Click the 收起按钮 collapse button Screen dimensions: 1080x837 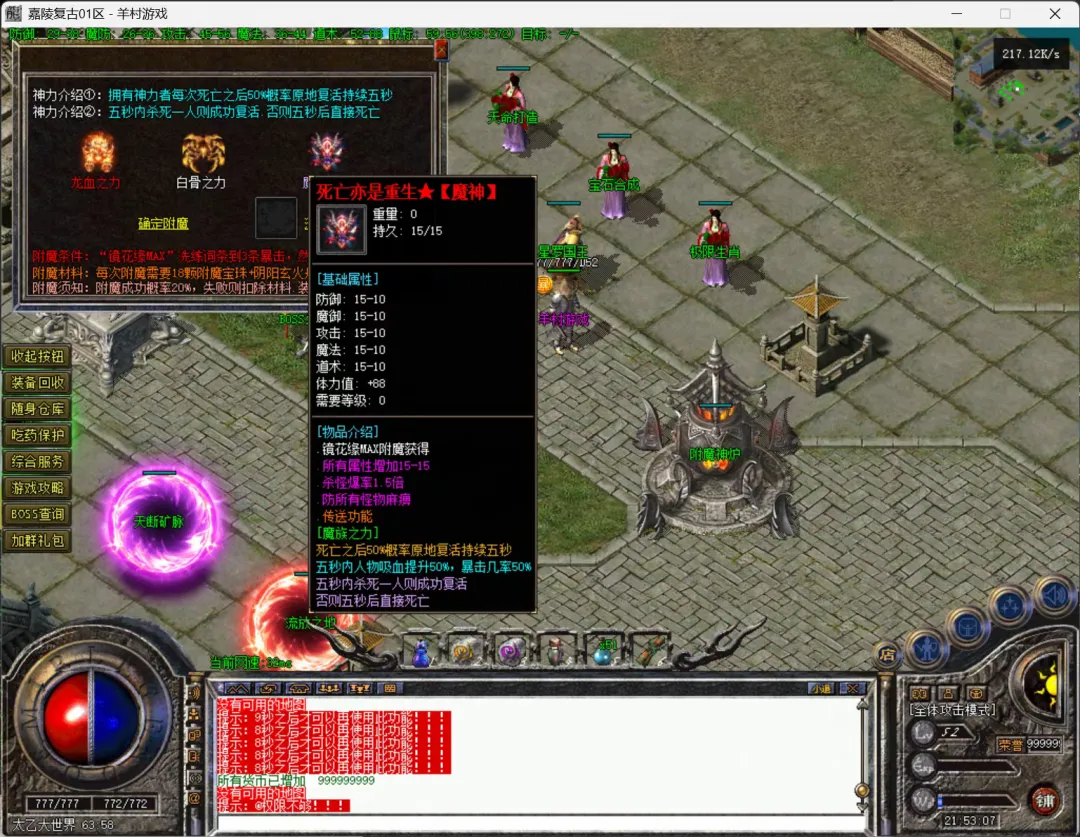pyautogui.click(x=37, y=356)
